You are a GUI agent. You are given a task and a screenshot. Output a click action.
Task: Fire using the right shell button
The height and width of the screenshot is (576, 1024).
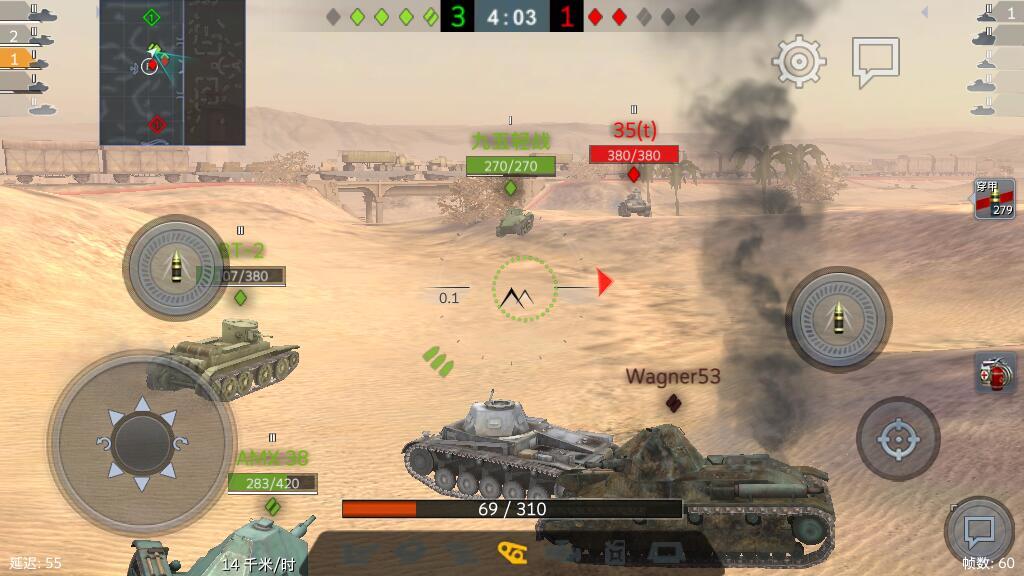click(837, 319)
